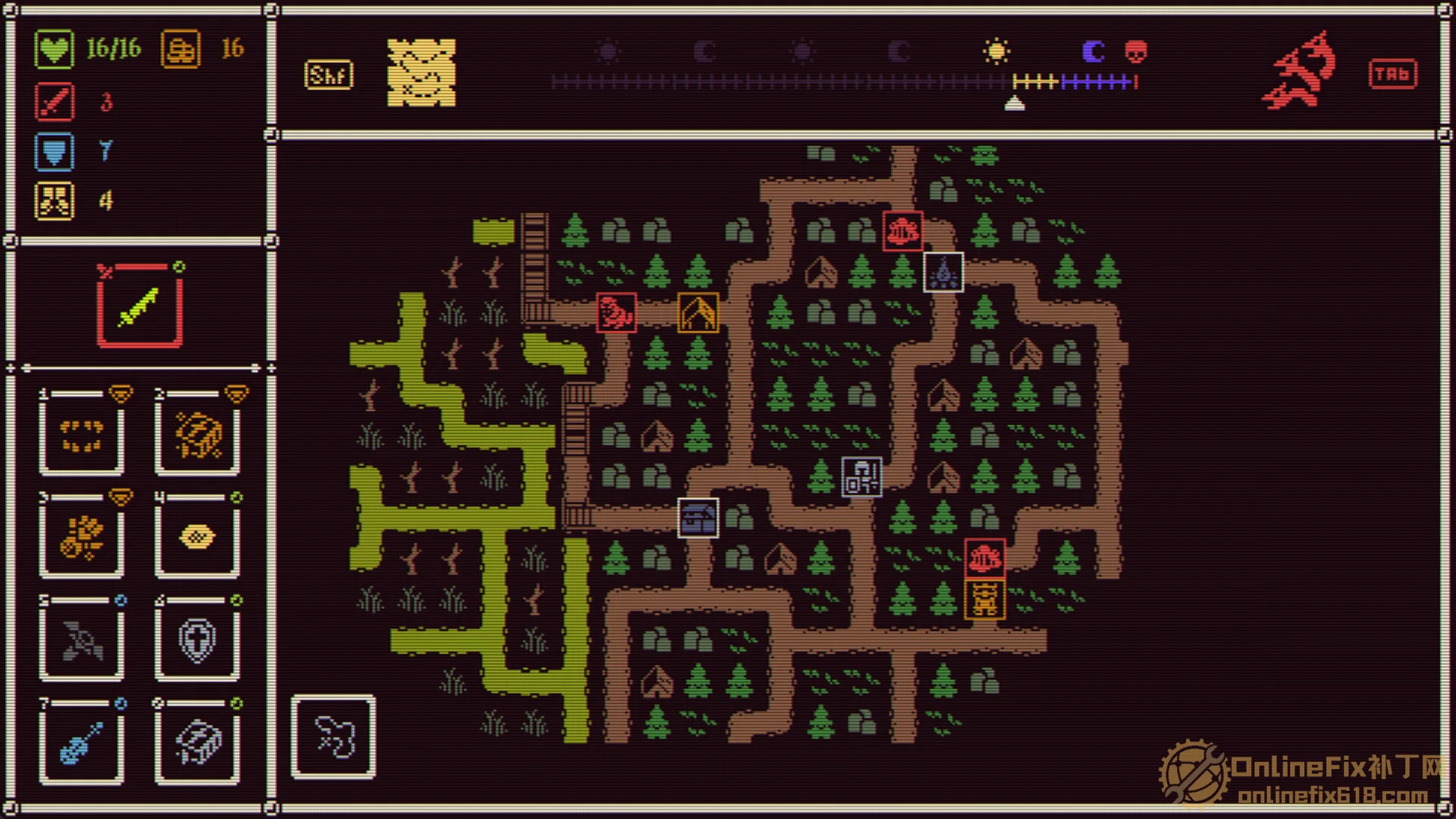Select the blue violin in slot 7
1456x819 pixels.
coord(82,743)
